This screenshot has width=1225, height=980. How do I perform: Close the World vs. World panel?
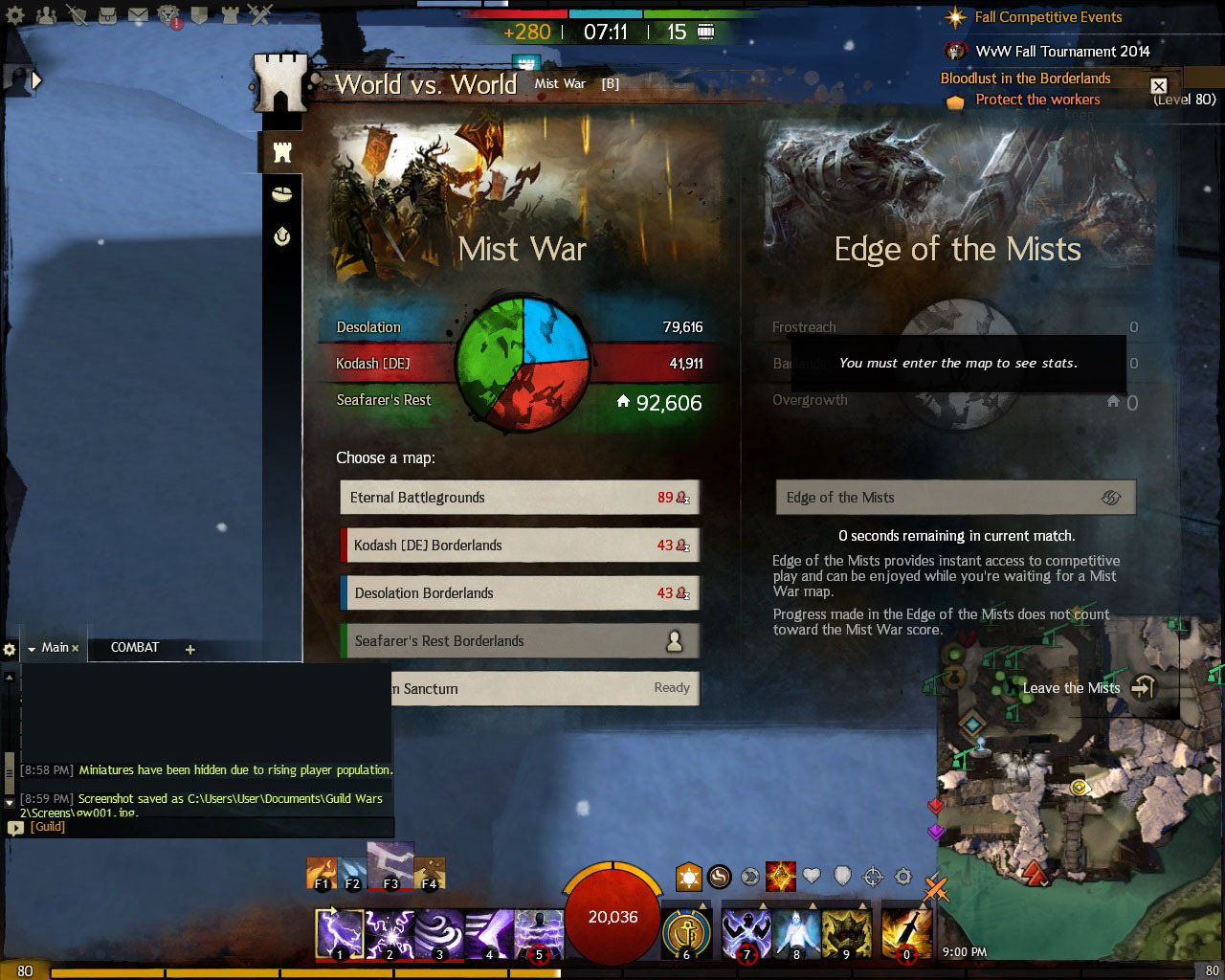pos(1158,86)
